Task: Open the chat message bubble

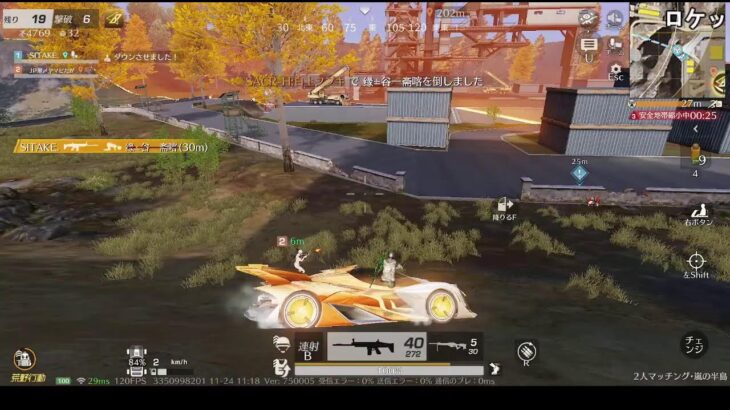Action: coord(589,44)
